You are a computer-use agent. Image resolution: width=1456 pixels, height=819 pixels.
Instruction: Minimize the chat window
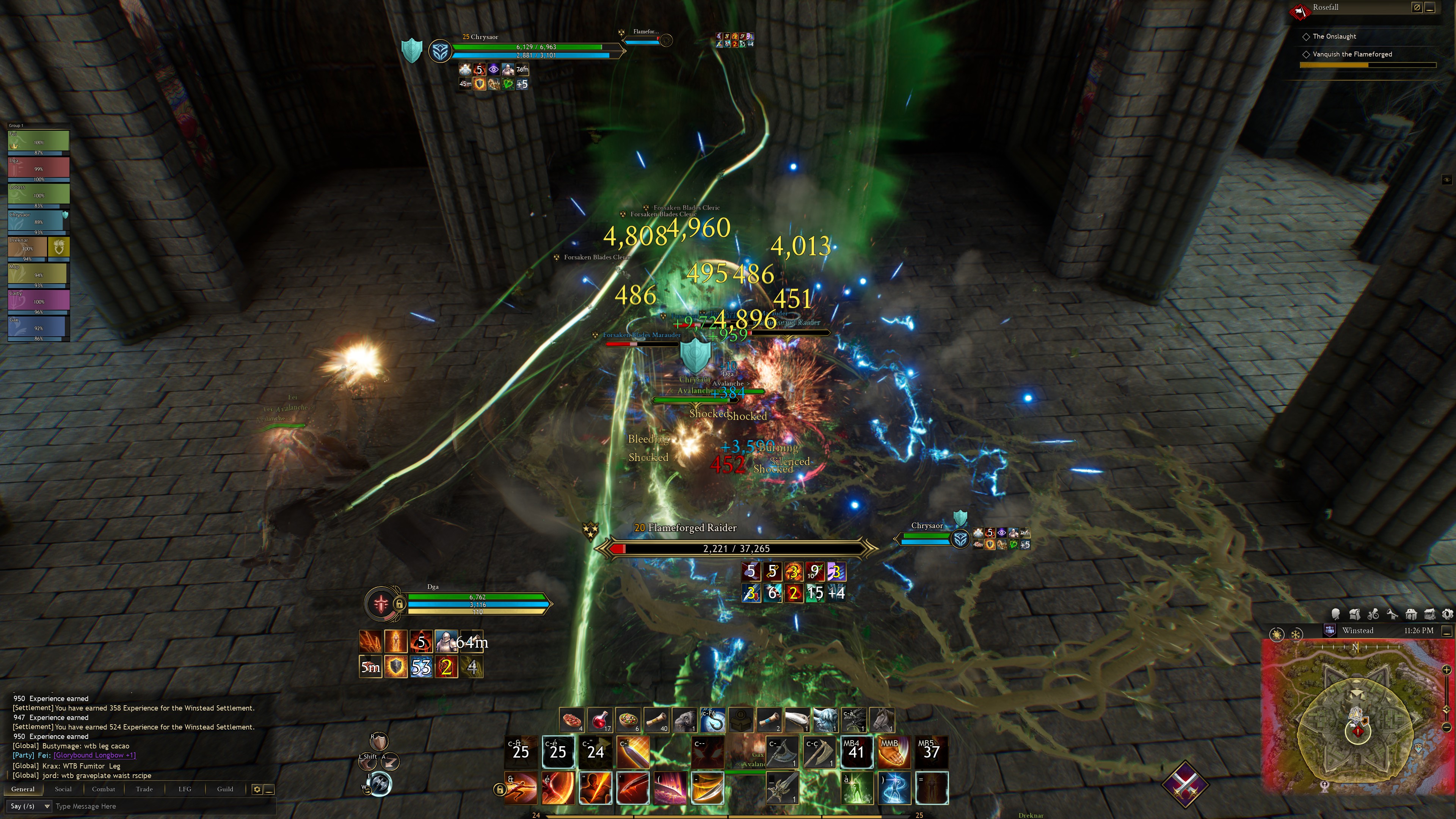270,789
